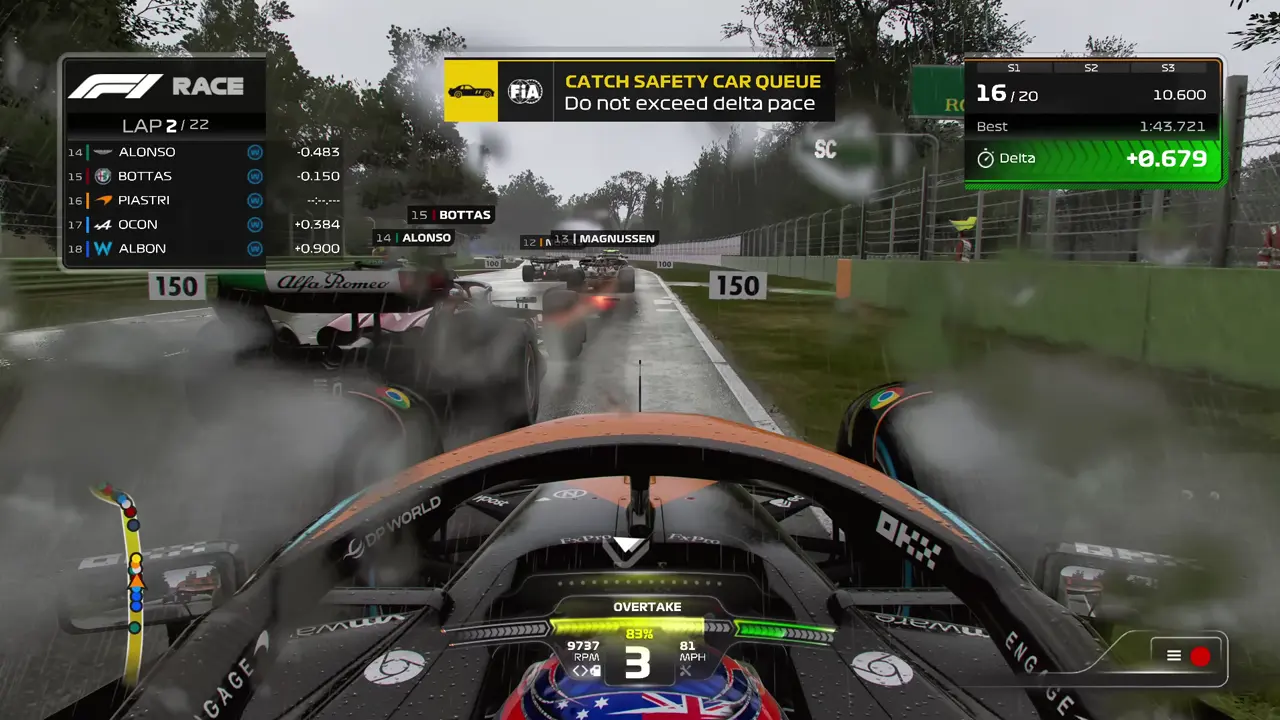This screenshot has width=1280, height=720.
Task: Select the Ocon leaderboard row
Action: [200, 224]
